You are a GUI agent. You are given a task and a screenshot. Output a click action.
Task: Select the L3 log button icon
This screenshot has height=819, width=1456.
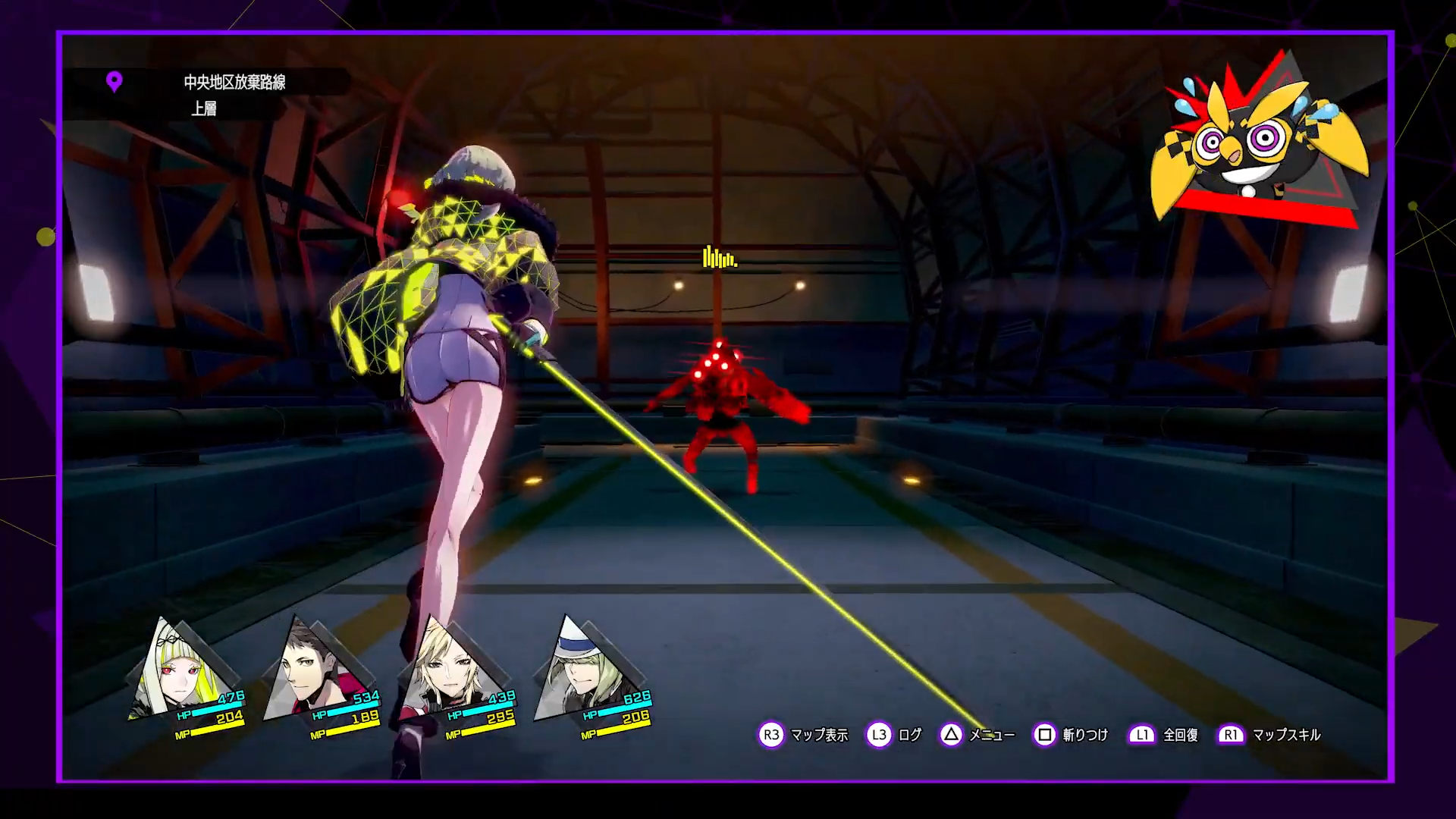(879, 734)
